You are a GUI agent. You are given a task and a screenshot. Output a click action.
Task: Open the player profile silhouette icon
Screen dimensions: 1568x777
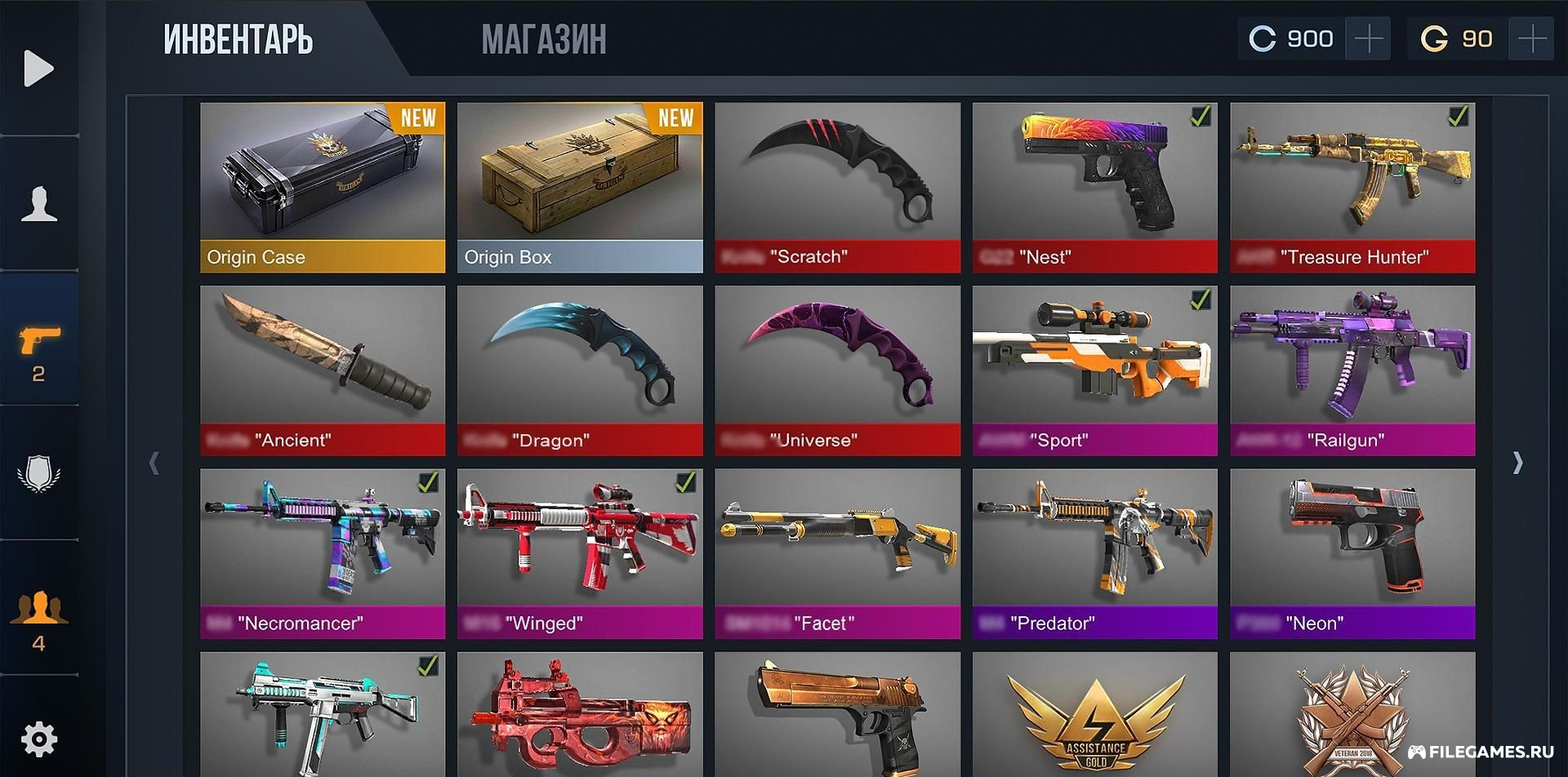pyautogui.click(x=38, y=203)
